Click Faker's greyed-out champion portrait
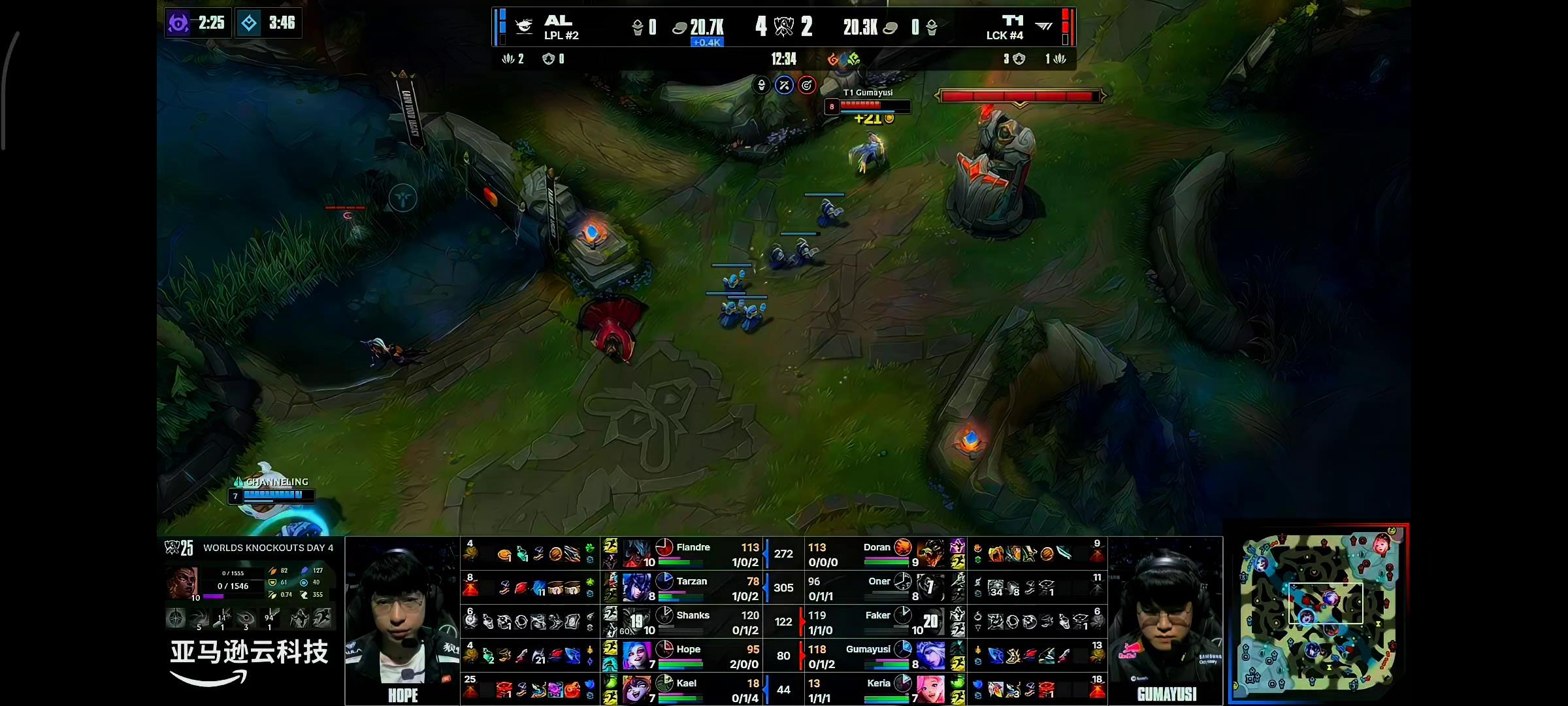The width and height of the screenshot is (1568, 706). point(930,621)
